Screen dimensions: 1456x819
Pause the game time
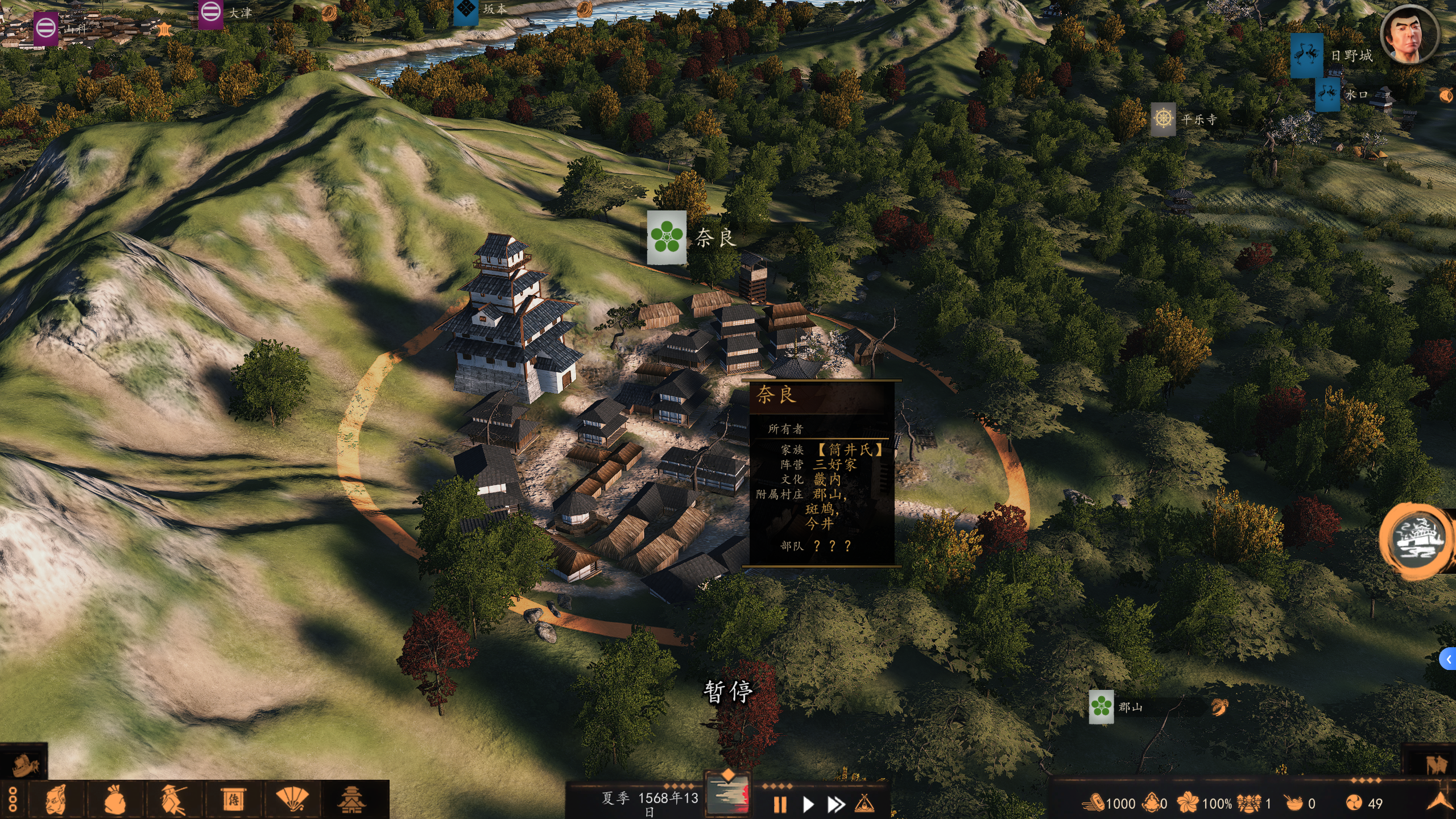780,804
